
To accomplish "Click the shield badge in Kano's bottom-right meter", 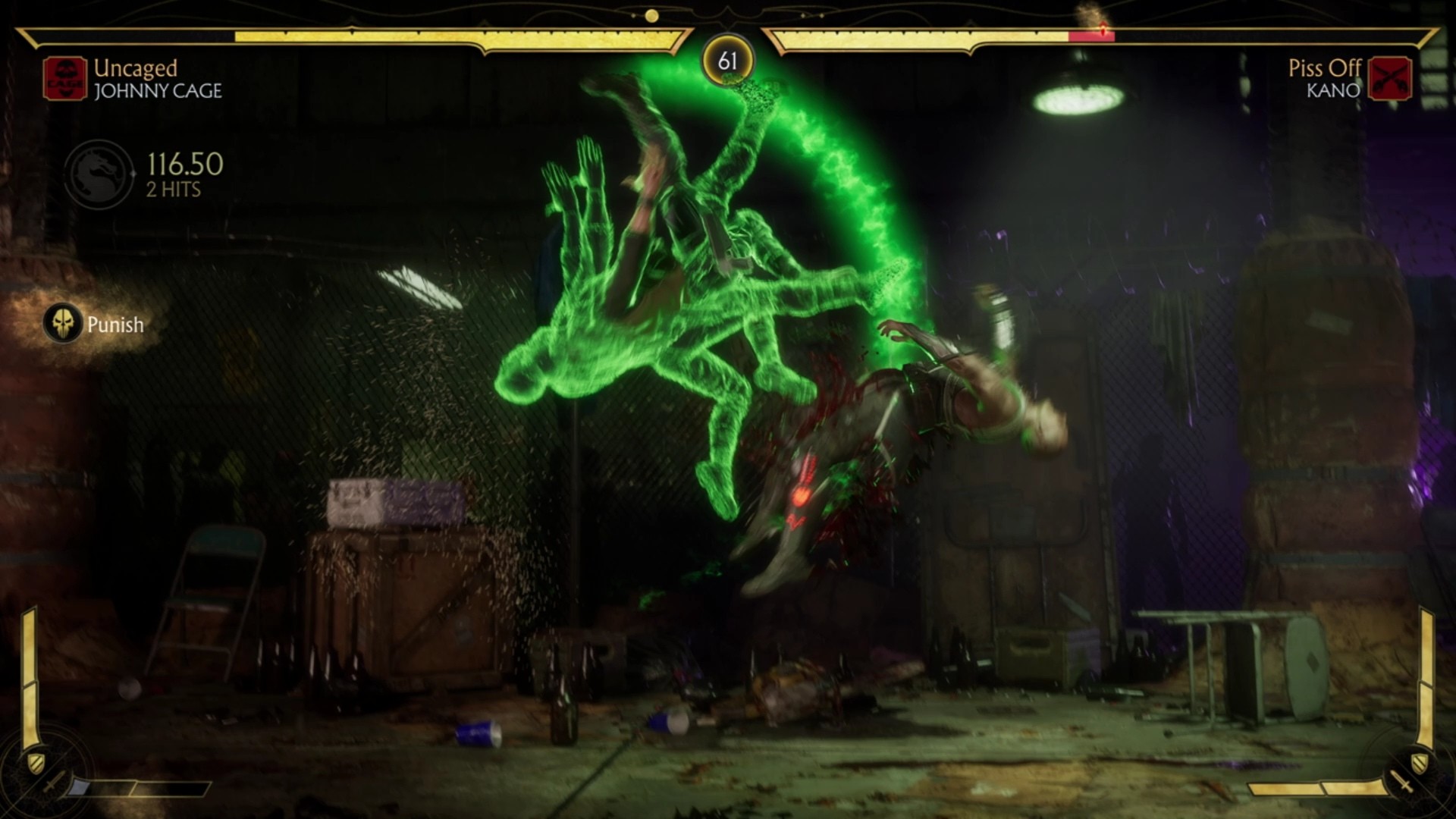I will pos(1419,762).
